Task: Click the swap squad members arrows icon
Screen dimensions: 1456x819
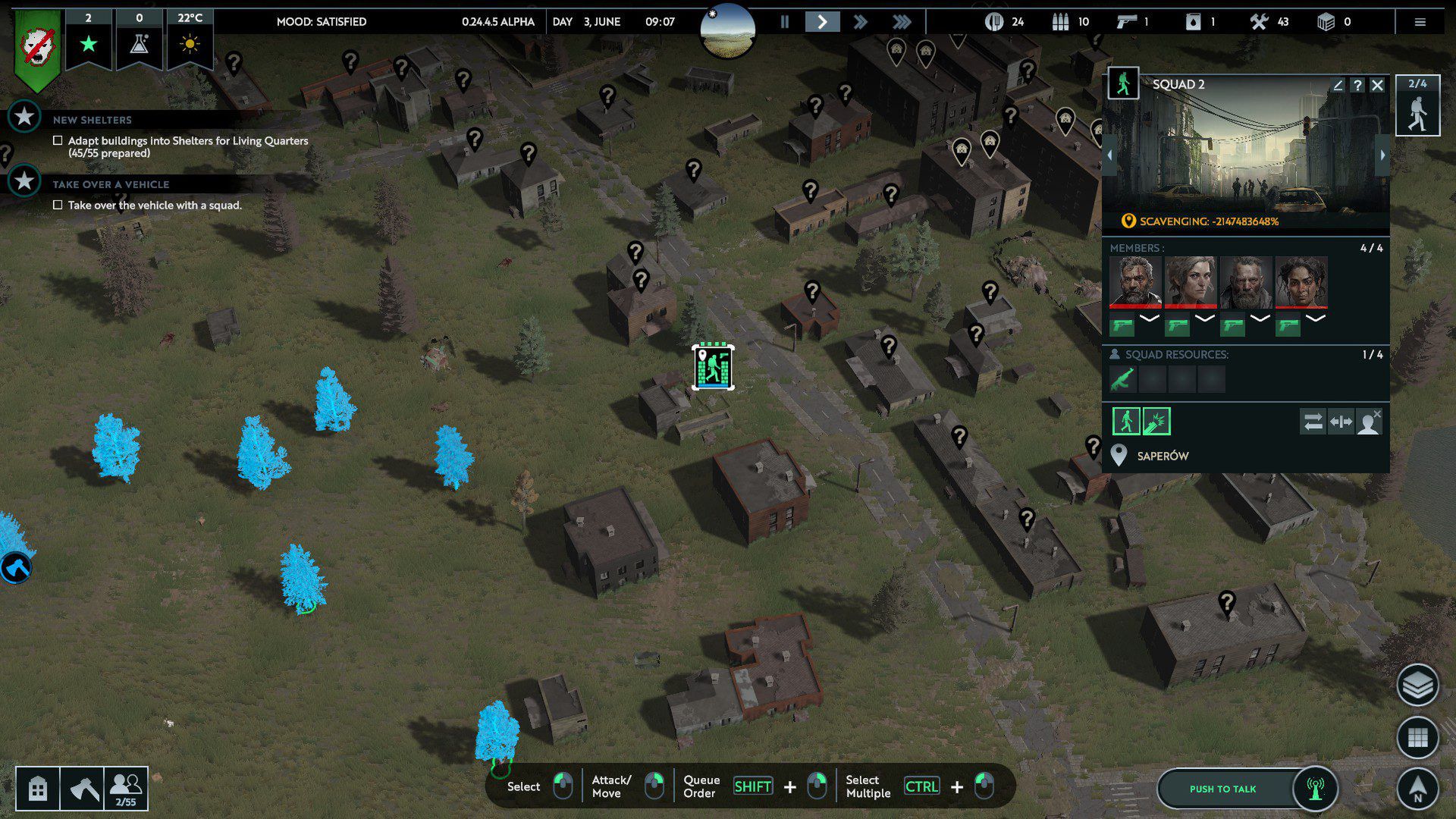Action: 1313,422
